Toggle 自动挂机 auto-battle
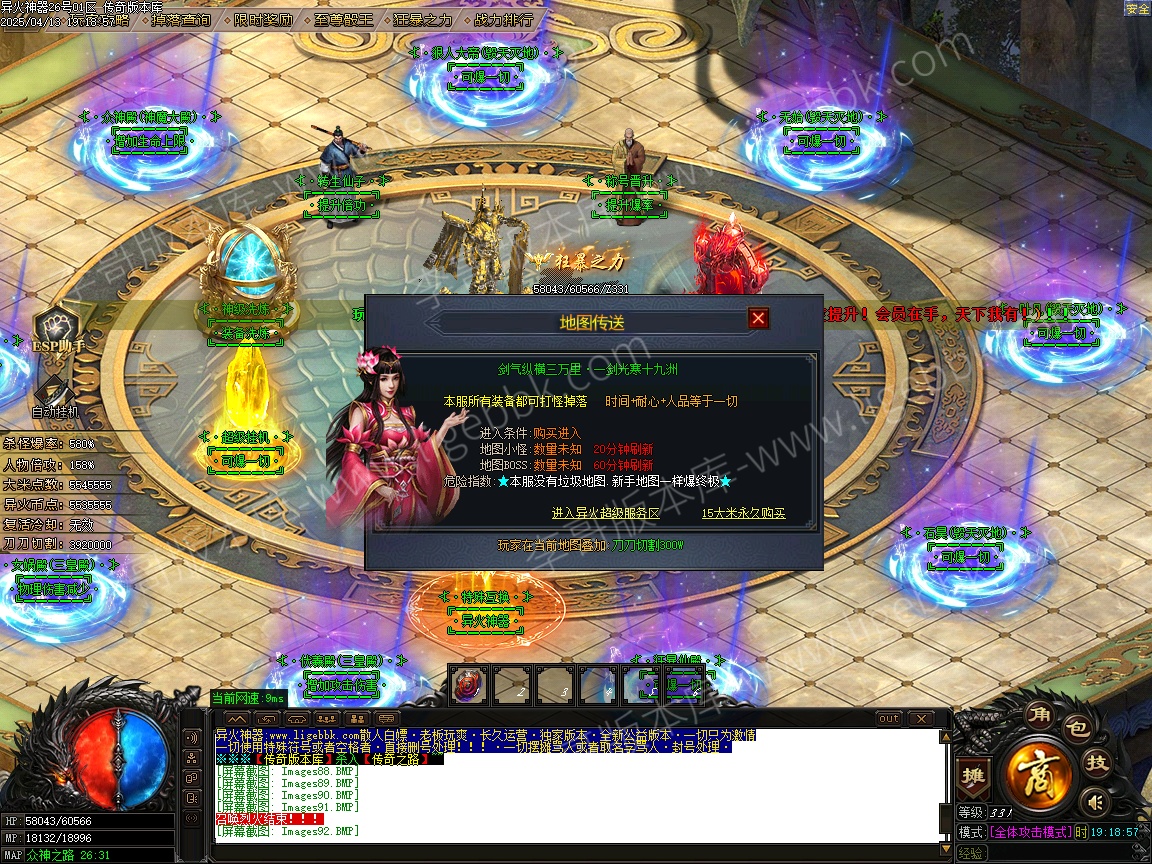Viewport: 1152px width, 864px height. point(56,396)
